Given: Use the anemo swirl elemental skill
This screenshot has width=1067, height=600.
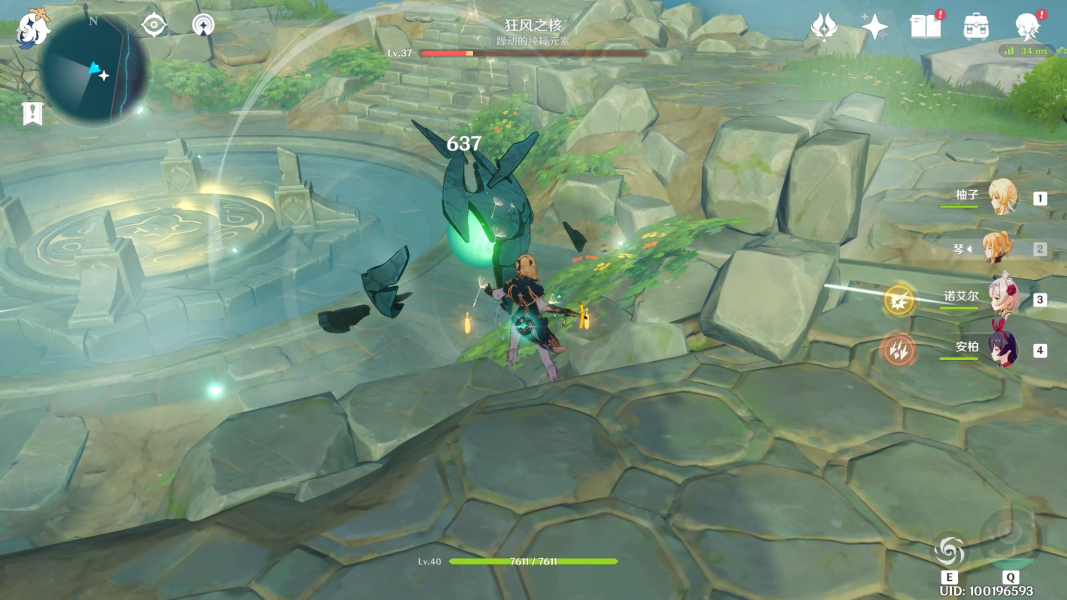Looking at the screenshot, I should point(949,549).
